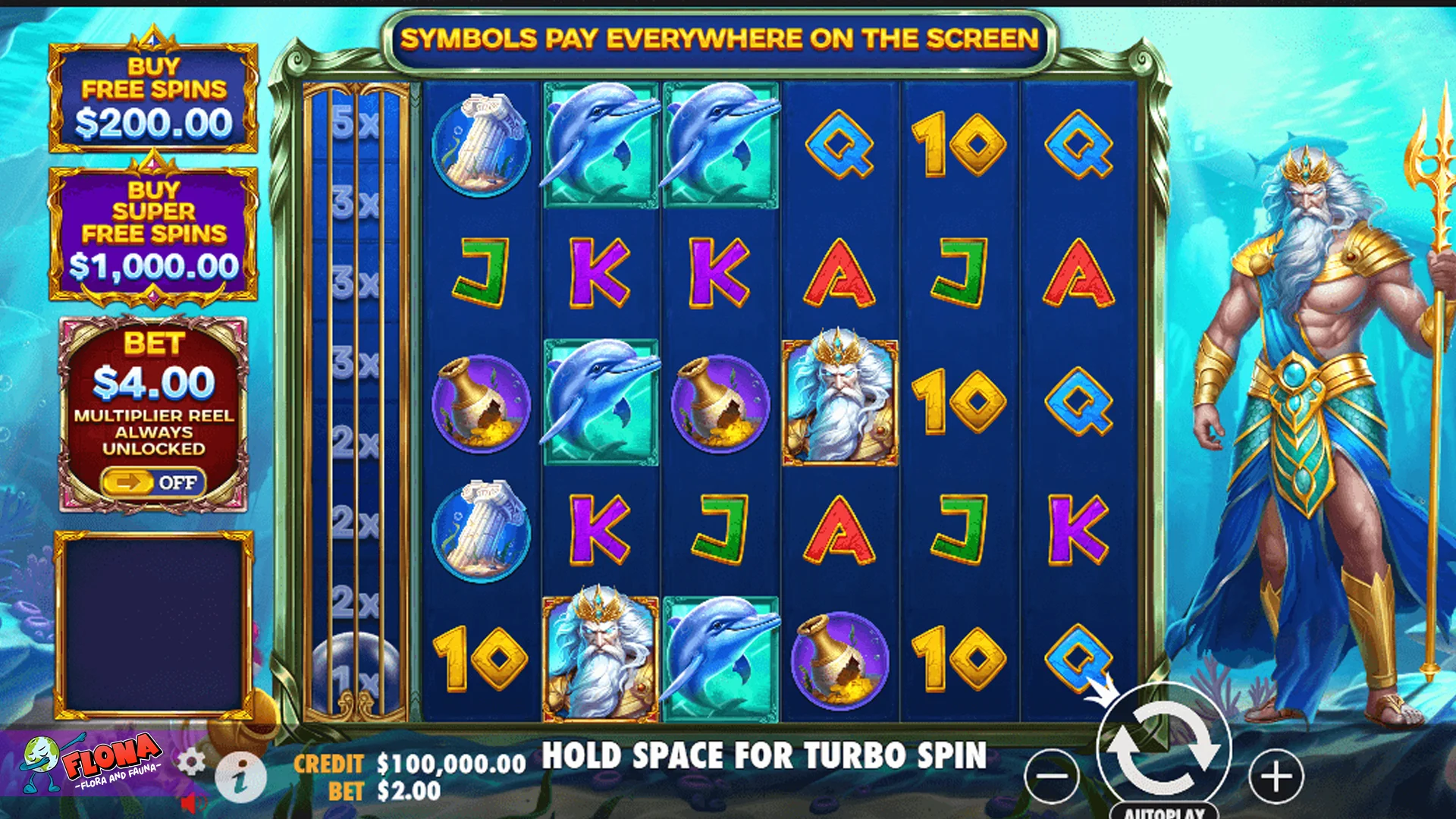This screenshot has width=1456, height=819.
Task: Enable turbo spin mode
Action: 764,756
